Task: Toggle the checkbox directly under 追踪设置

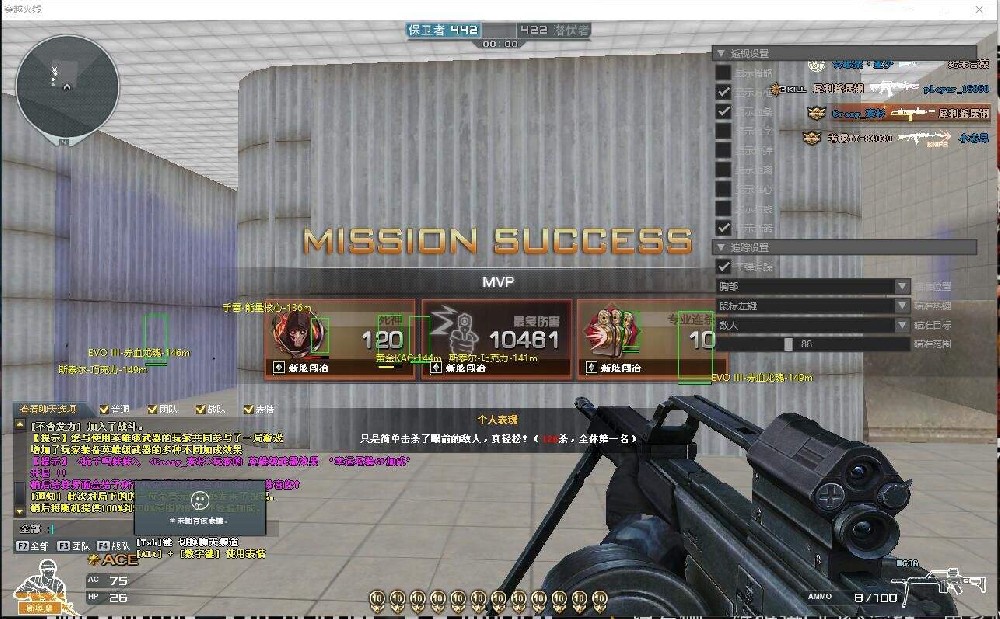Action: tap(724, 267)
